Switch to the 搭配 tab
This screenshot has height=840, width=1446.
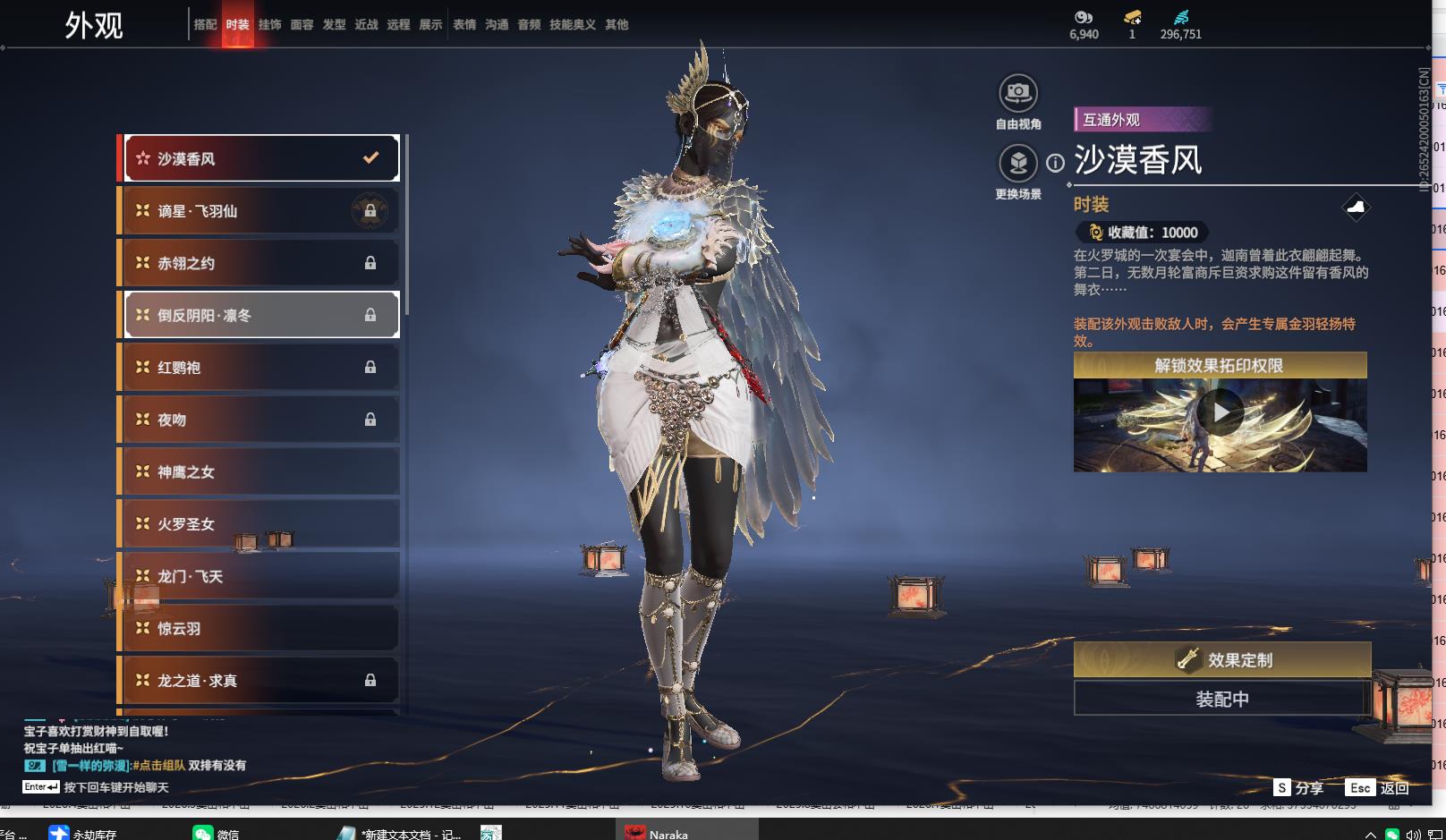pos(205,25)
